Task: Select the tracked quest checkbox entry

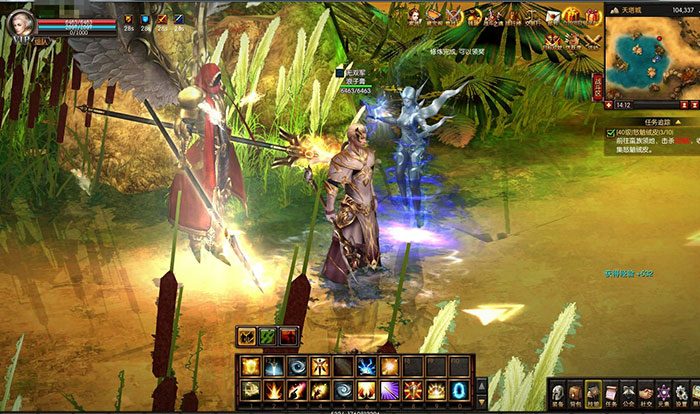Action: pyautogui.click(x=612, y=132)
